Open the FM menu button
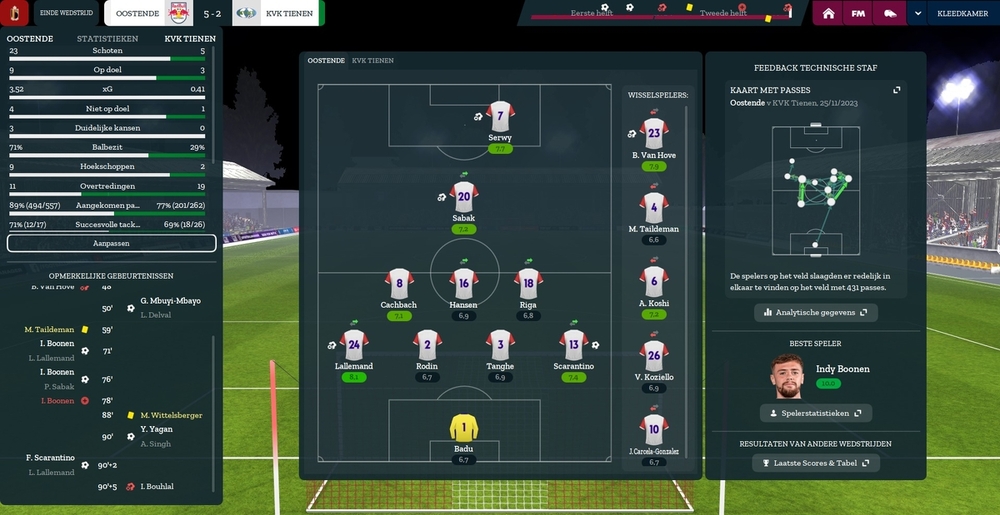 (858, 14)
